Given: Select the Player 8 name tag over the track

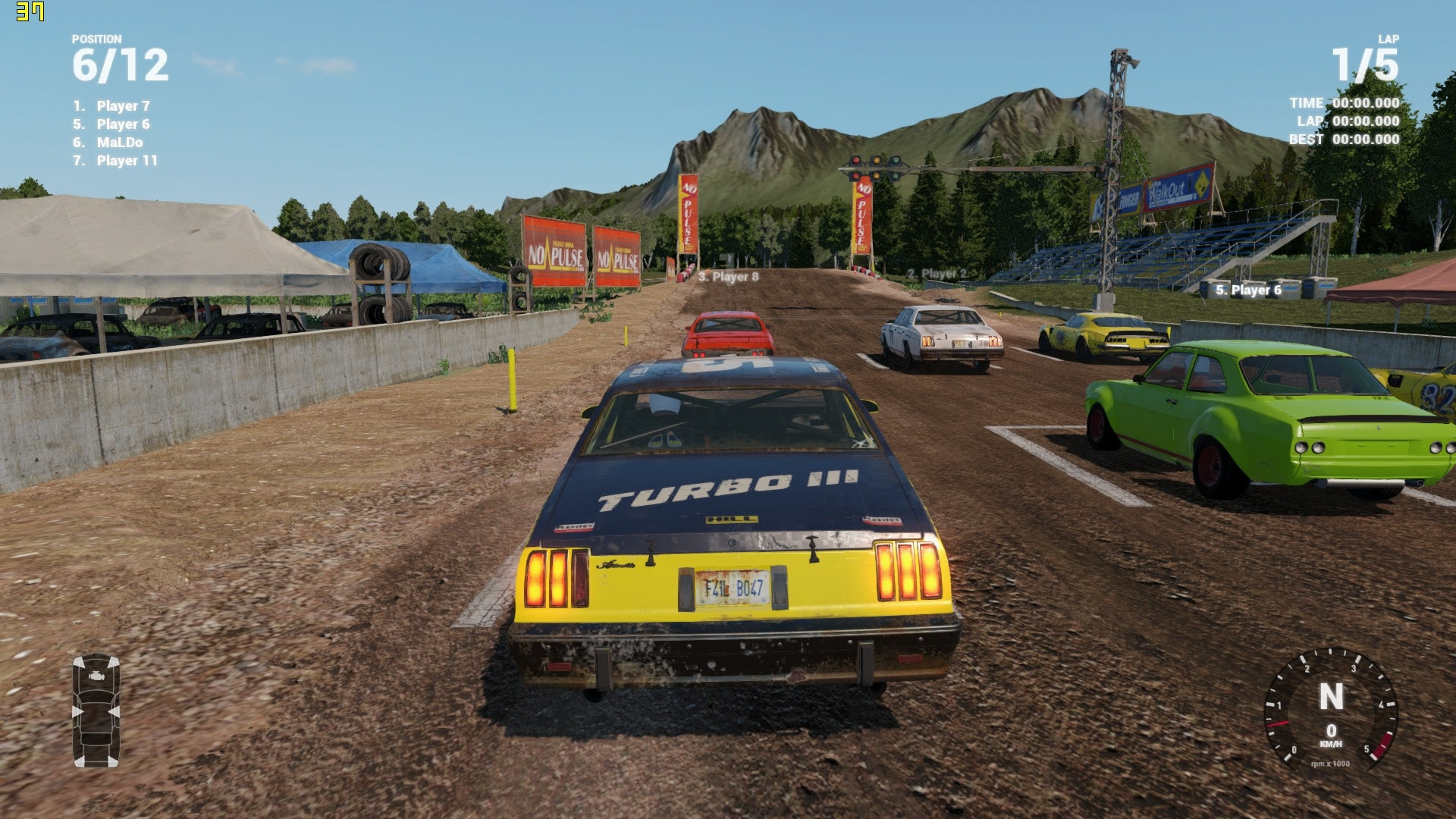Looking at the screenshot, I should click(x=728, y=277).
